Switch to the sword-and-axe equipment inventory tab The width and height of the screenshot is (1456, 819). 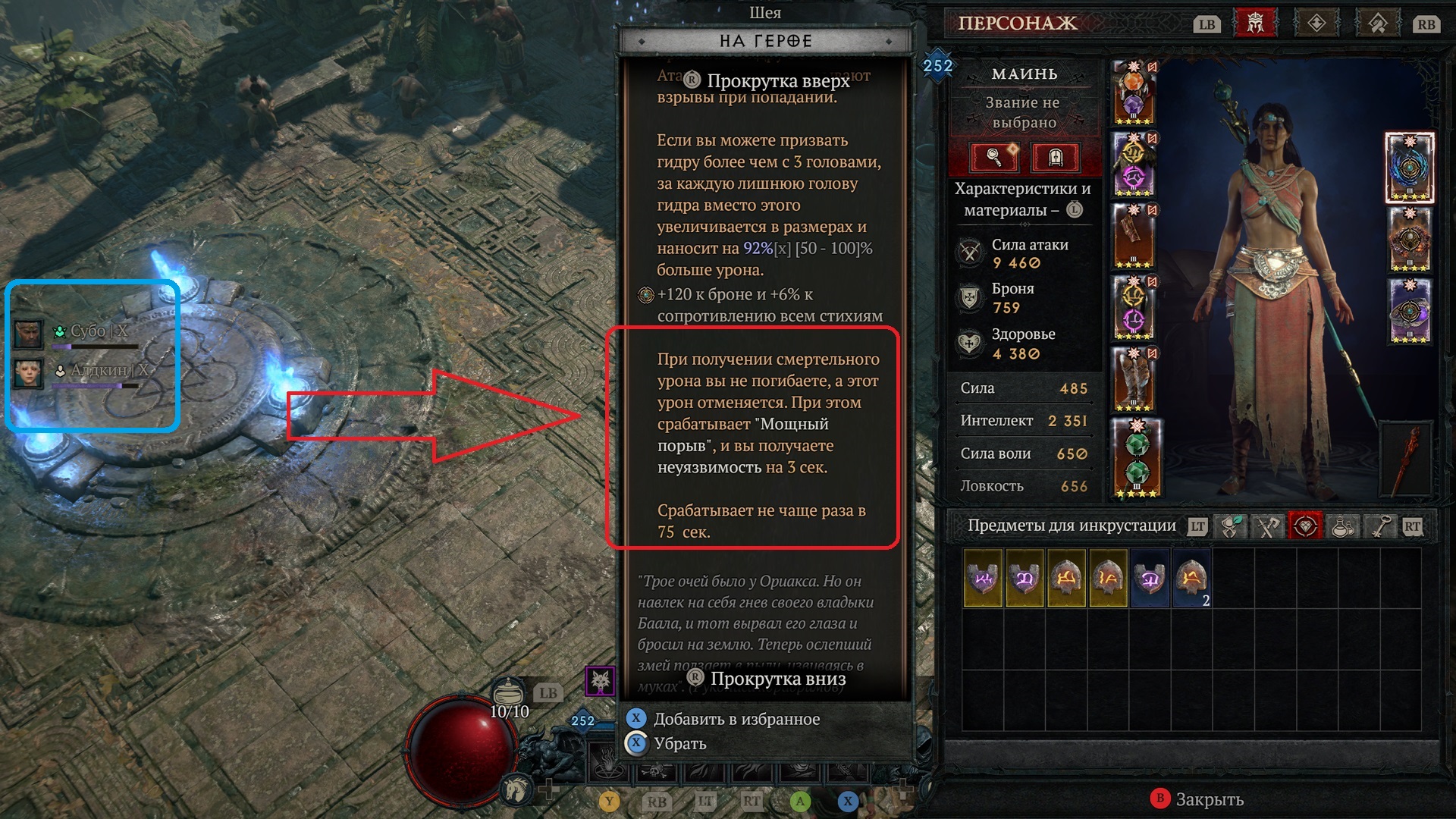(1267, 526)
